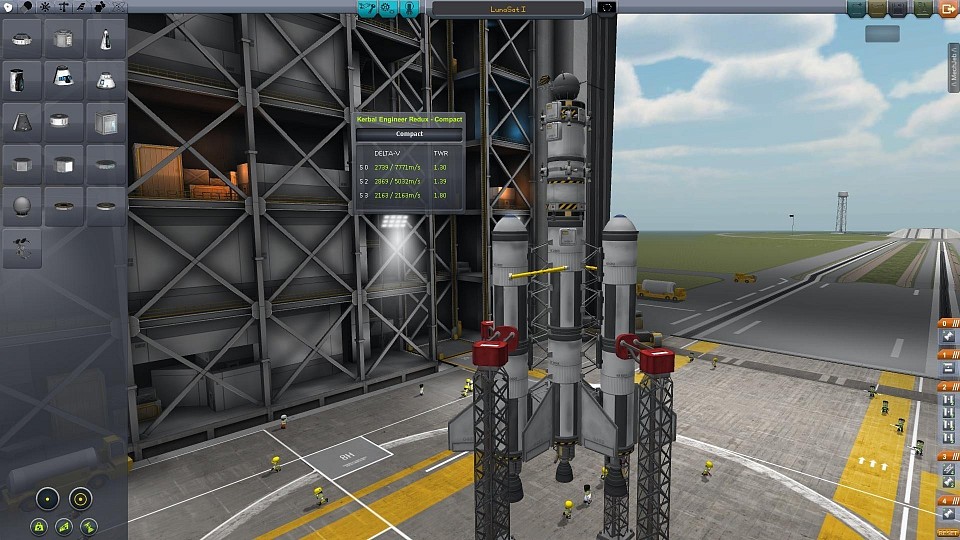Choose the round sphere probe part
The height and width of the screenshot is (540, 960).
[x=21, y=206]
